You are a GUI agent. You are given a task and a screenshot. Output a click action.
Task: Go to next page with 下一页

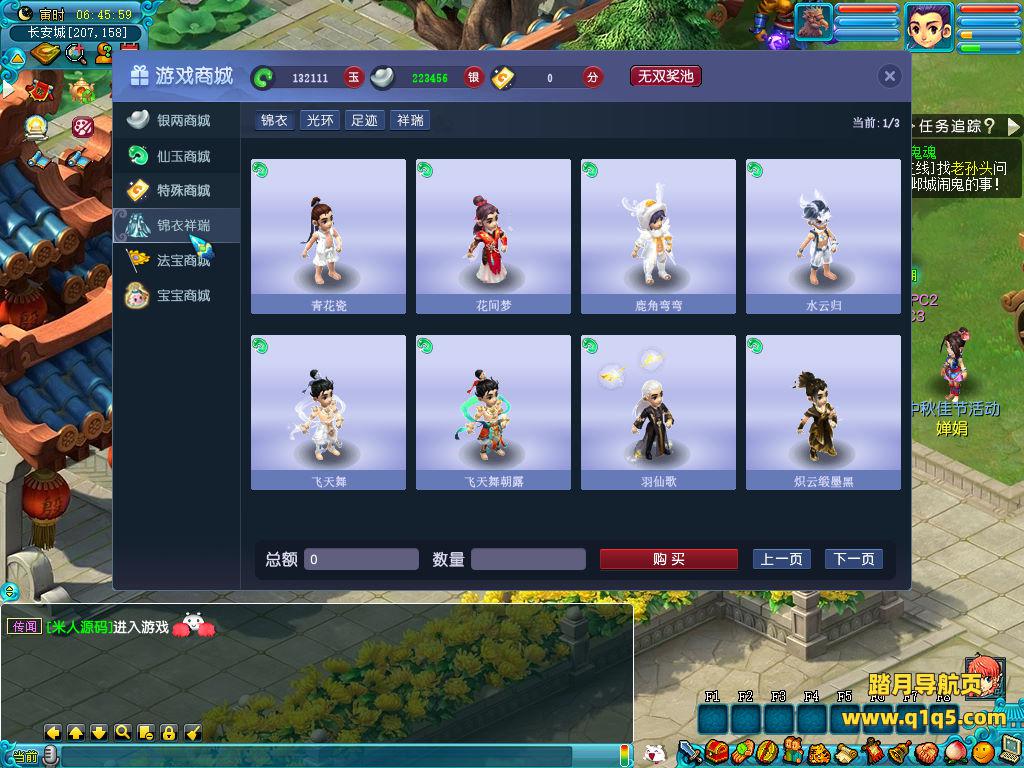click(x=853, y=559)
